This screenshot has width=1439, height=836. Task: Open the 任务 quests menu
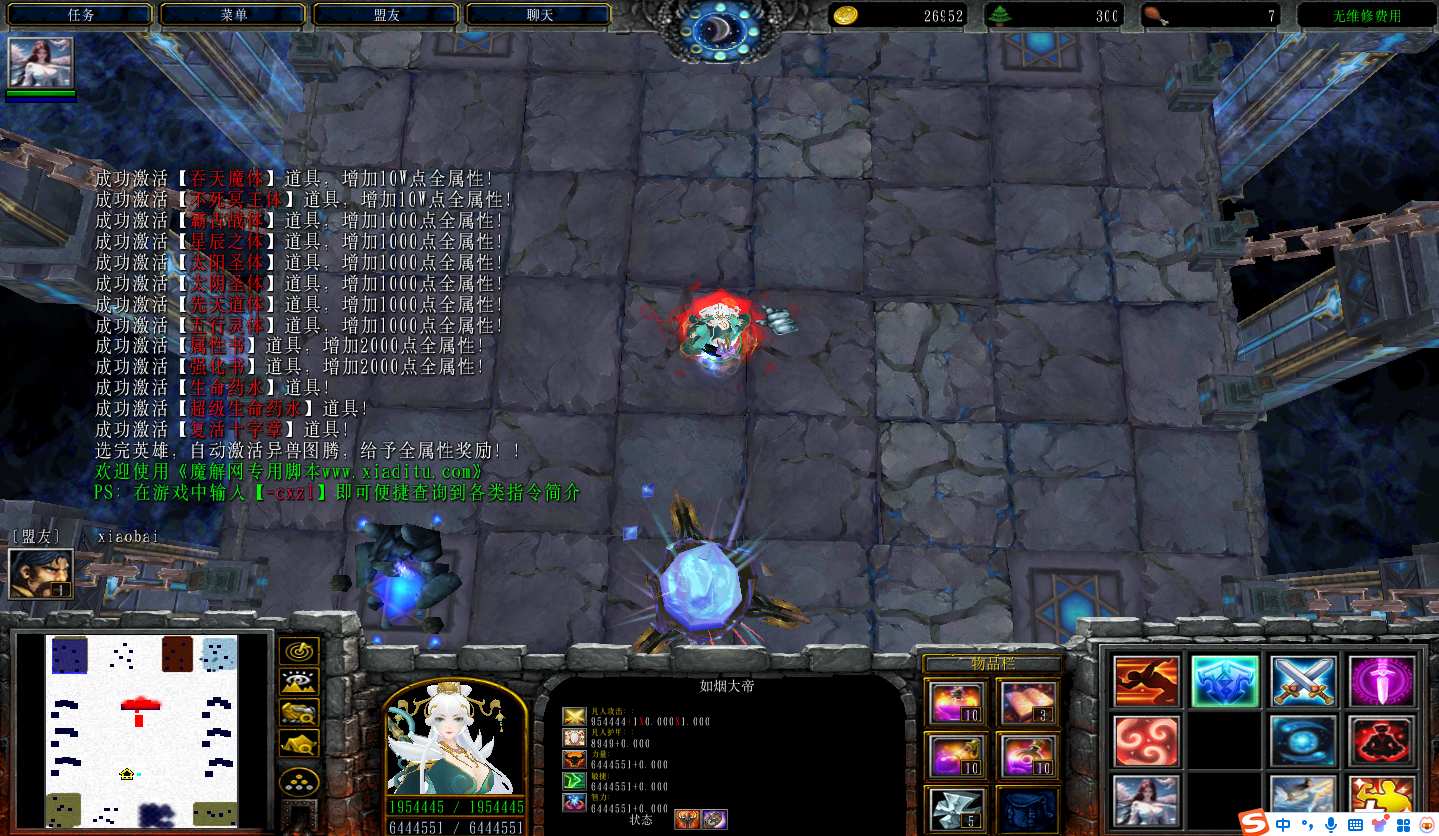pyautogui.click(x=81, y=15)
